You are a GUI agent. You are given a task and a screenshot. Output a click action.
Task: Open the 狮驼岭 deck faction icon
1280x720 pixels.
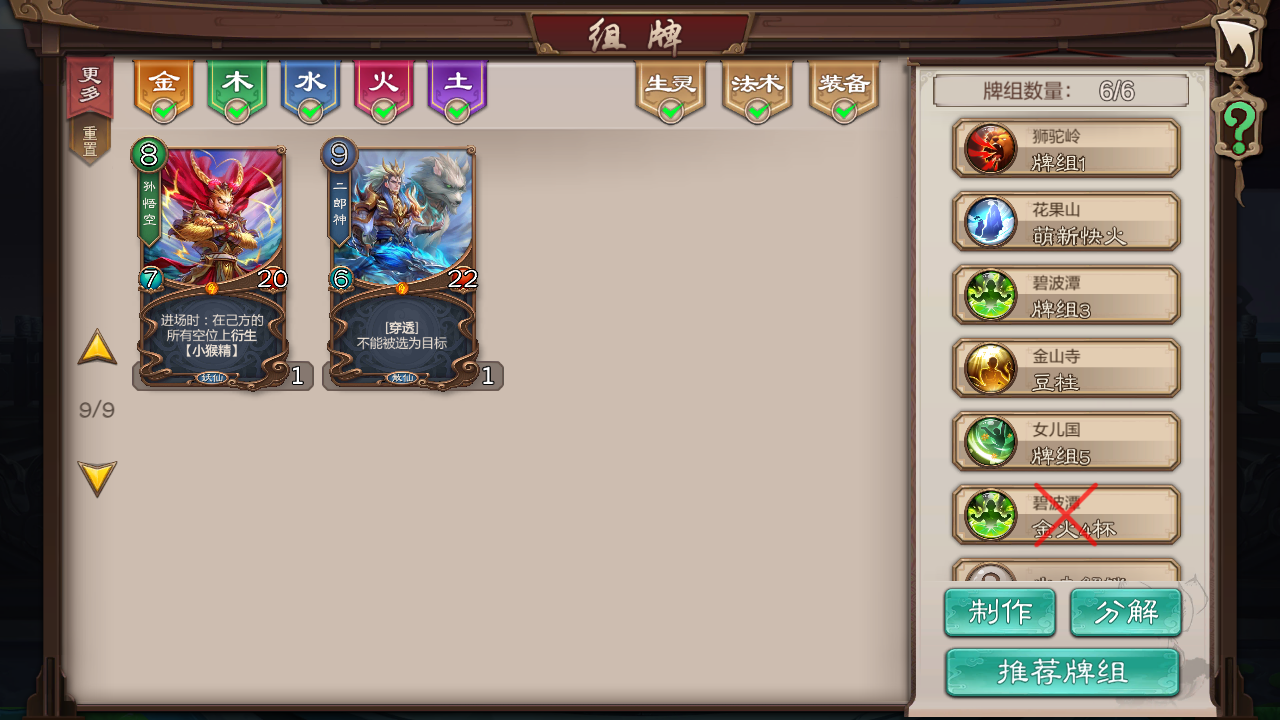tap(989, 148)
